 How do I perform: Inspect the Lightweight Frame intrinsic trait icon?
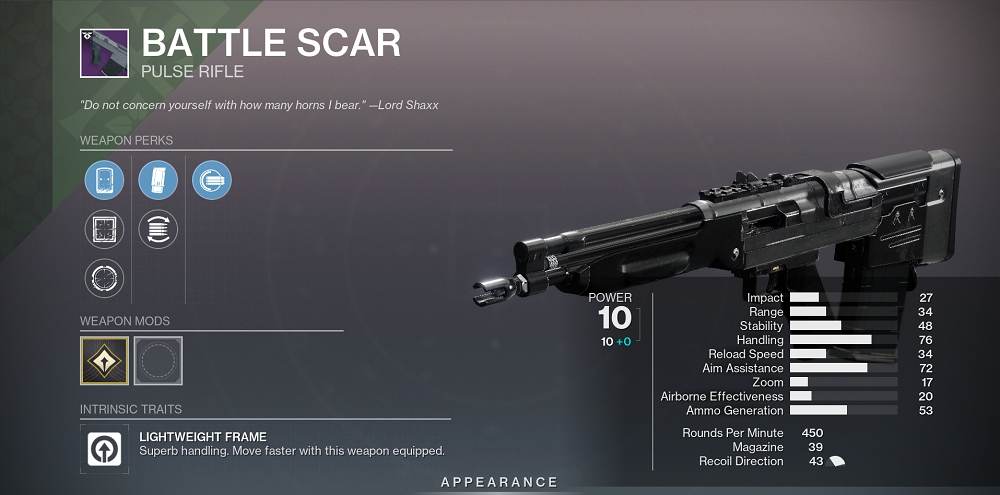coord(104,448)
